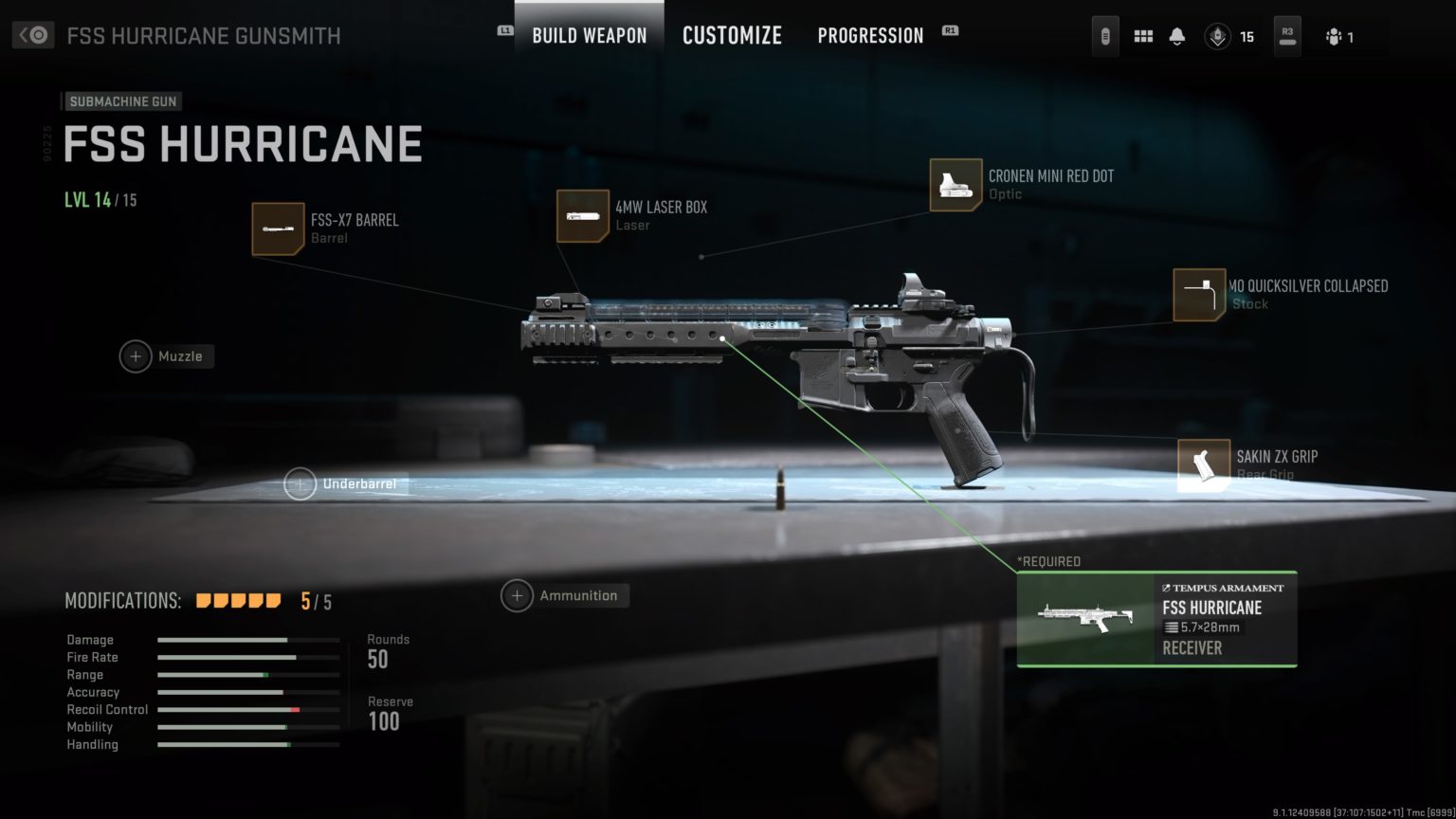Open the Progression tab
1456x819 pixels.
pyautogui.click(x=870, y=36)
